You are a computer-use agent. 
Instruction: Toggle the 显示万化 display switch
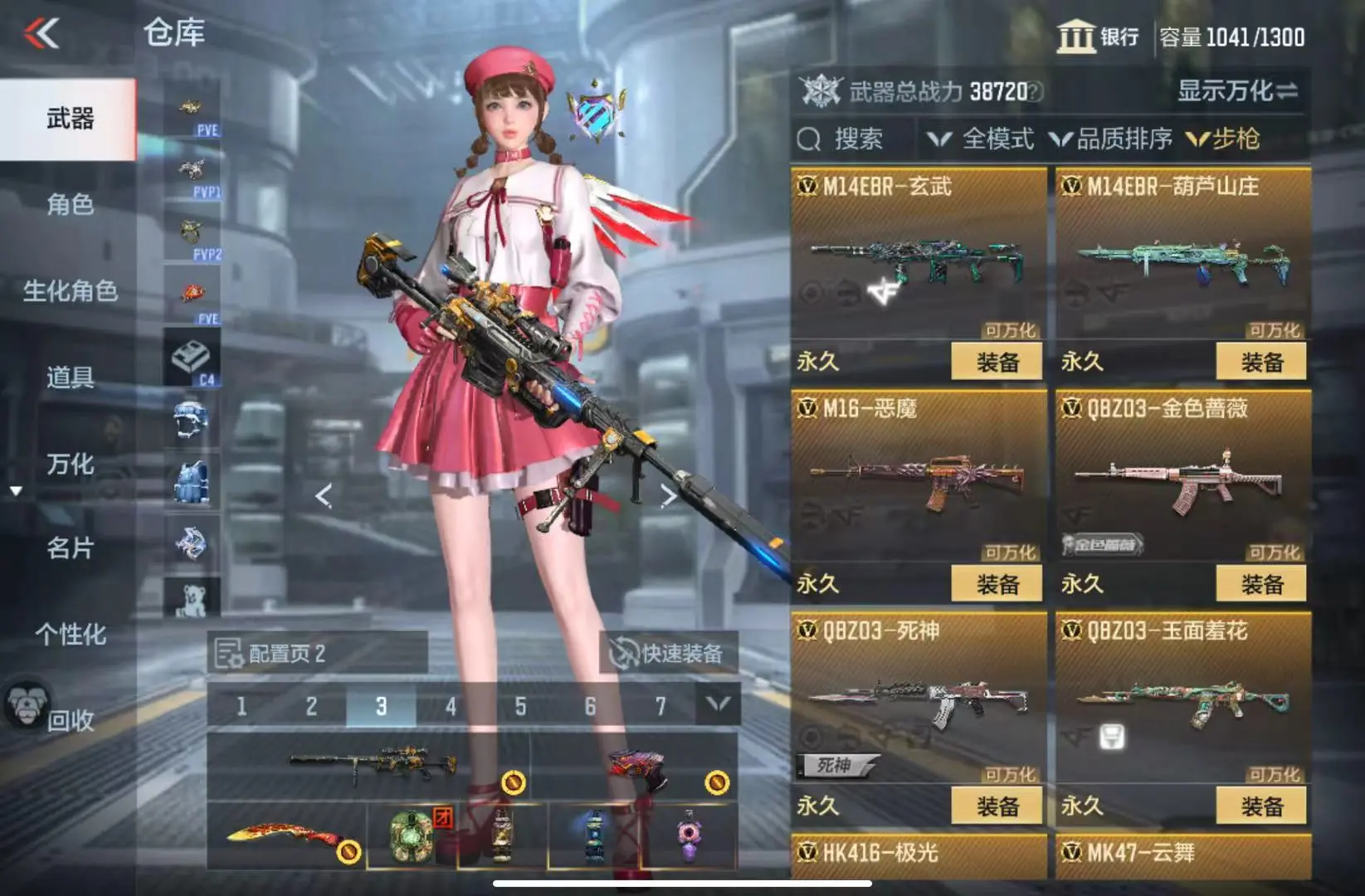1237,91
